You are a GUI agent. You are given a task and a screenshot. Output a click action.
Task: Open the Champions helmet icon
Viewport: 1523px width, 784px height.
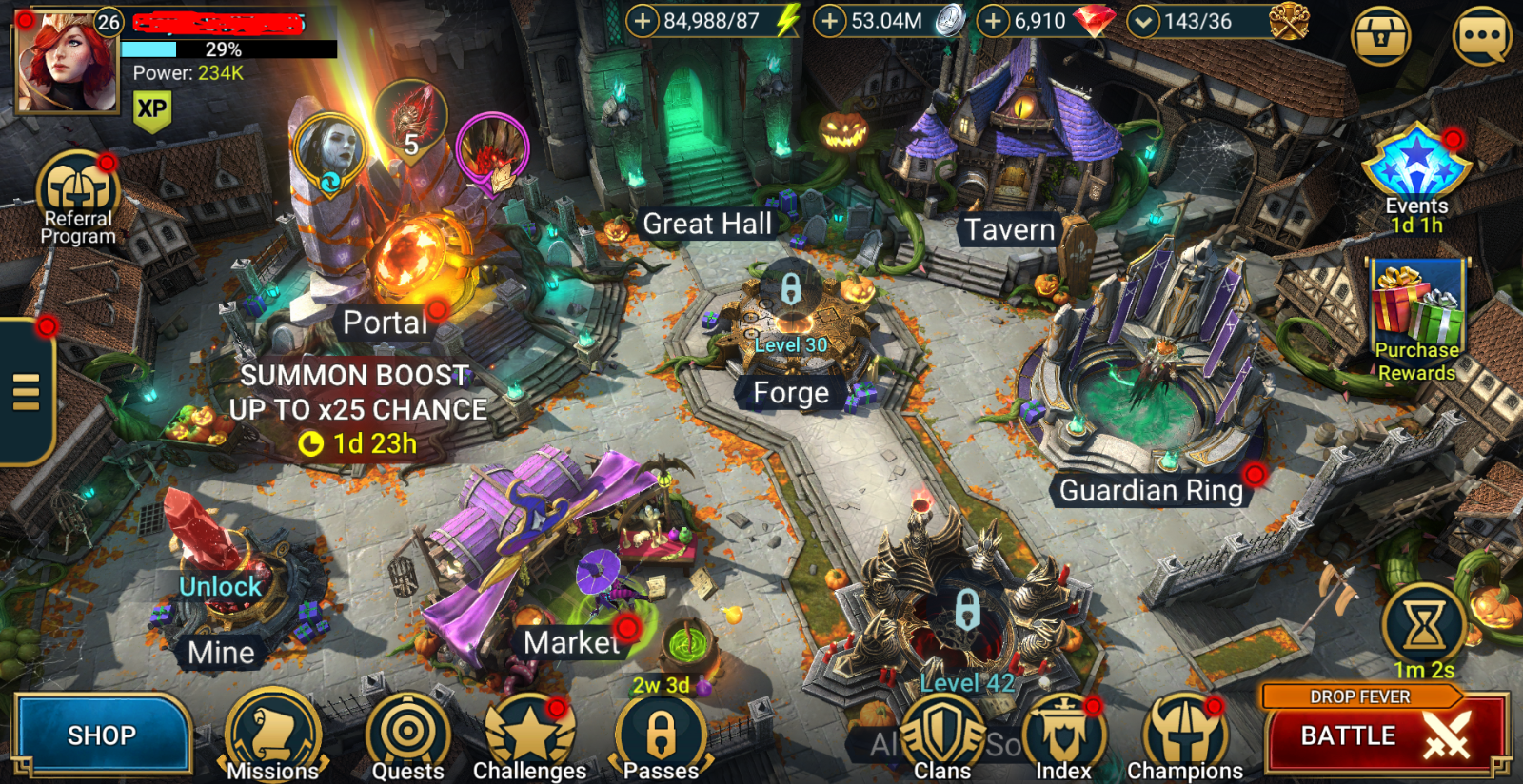tap(1185, 731)
